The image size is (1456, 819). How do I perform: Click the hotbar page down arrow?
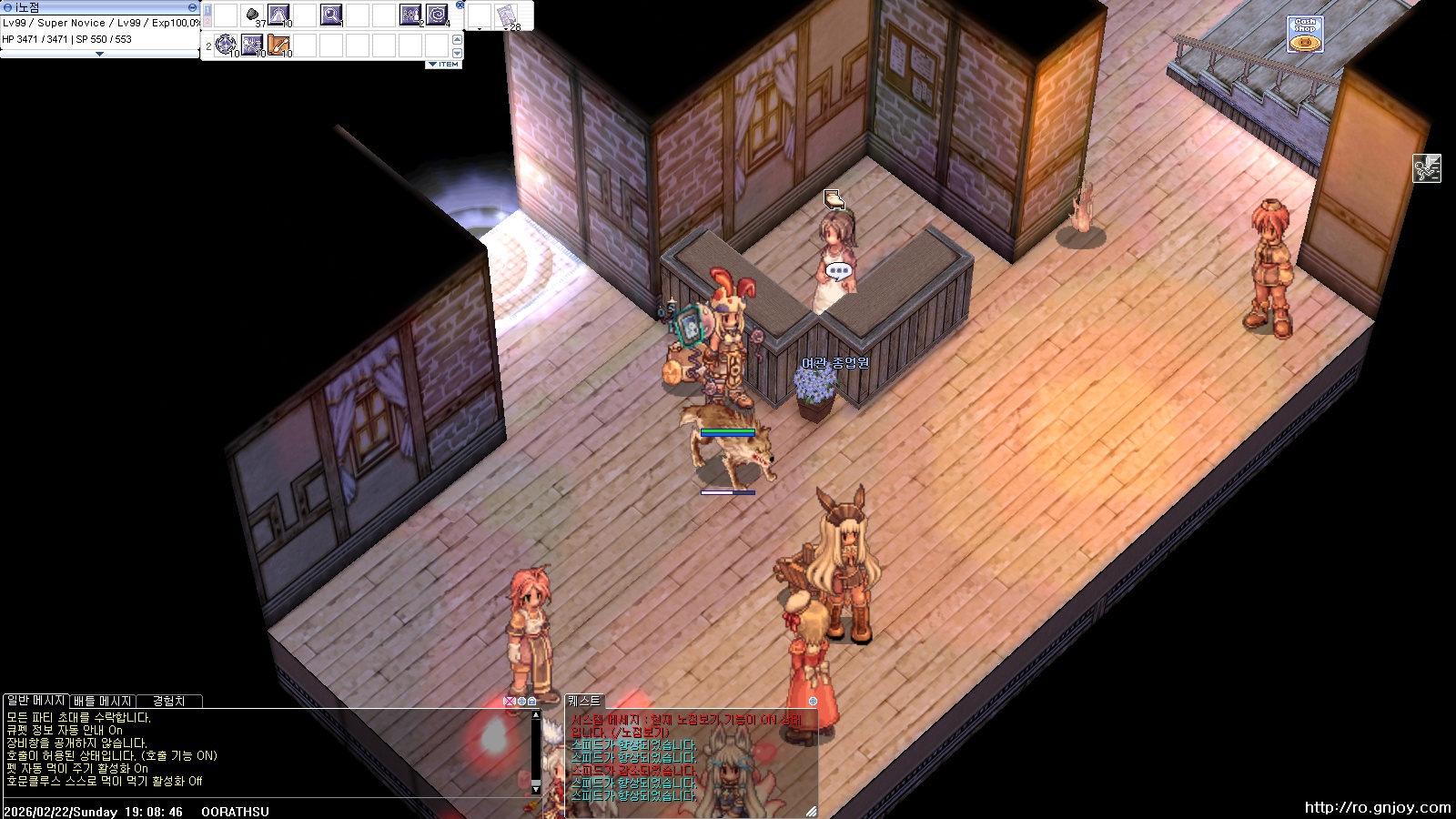click(457, 51)
